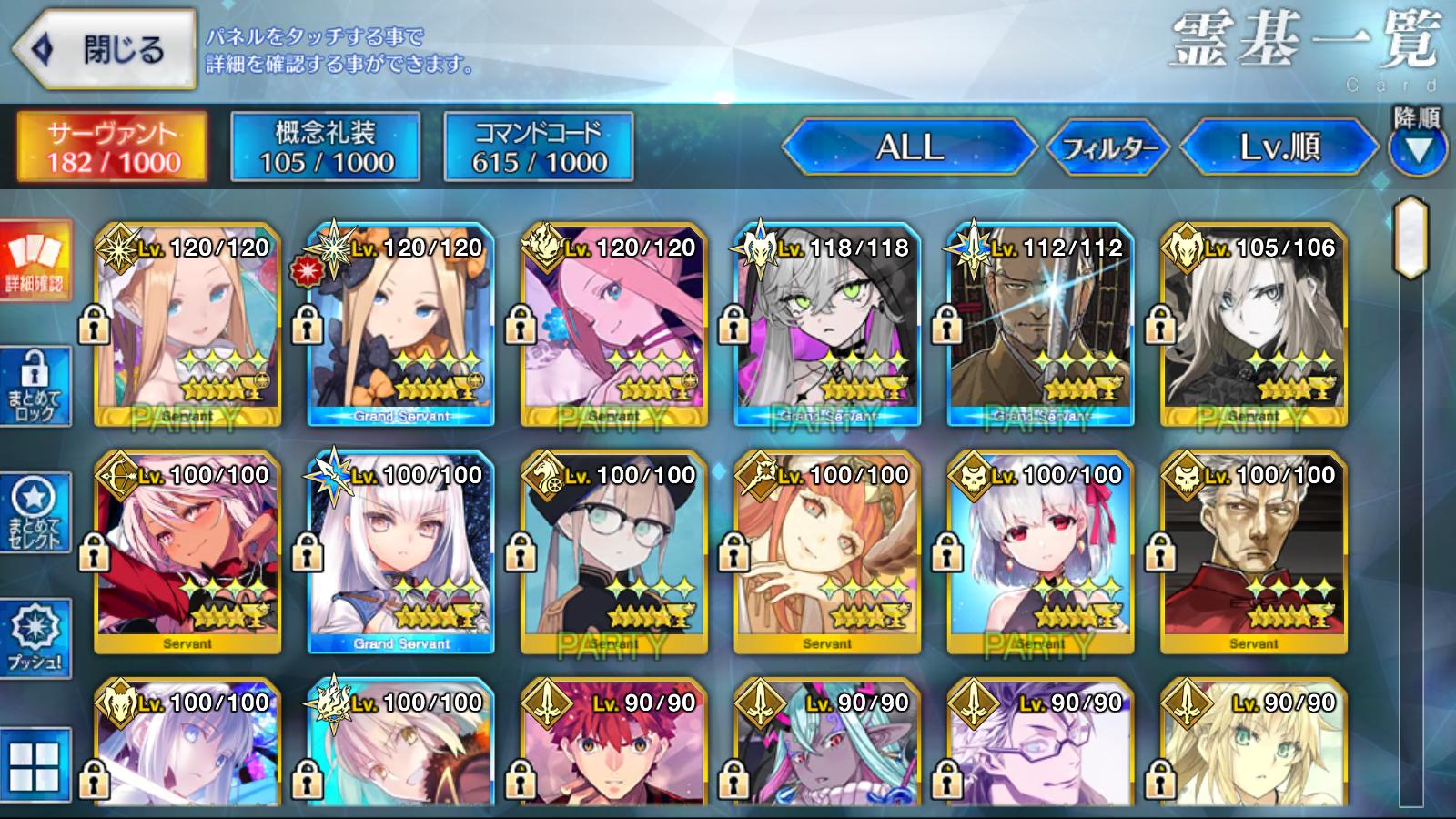
Task: Activate the 詳細確認 card details button
Action: click(35, 259)
